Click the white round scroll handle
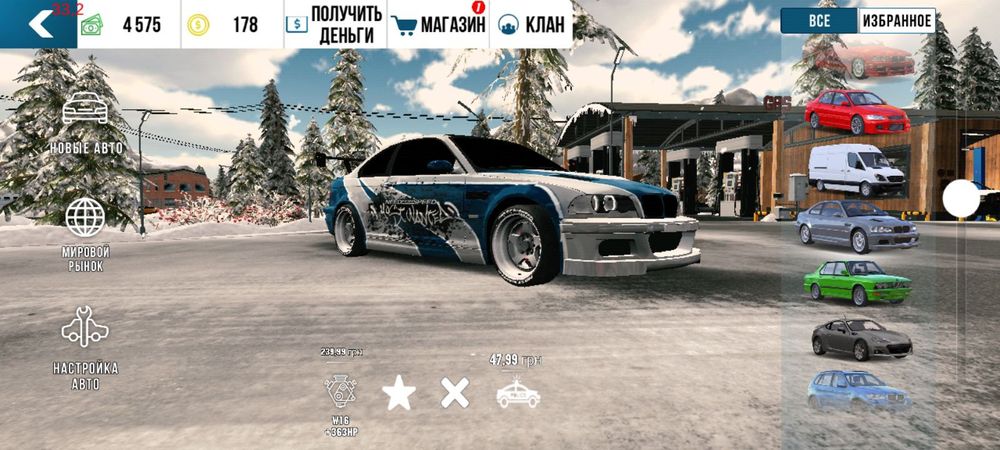1000x450 pixels. click(x=961, y=199)
